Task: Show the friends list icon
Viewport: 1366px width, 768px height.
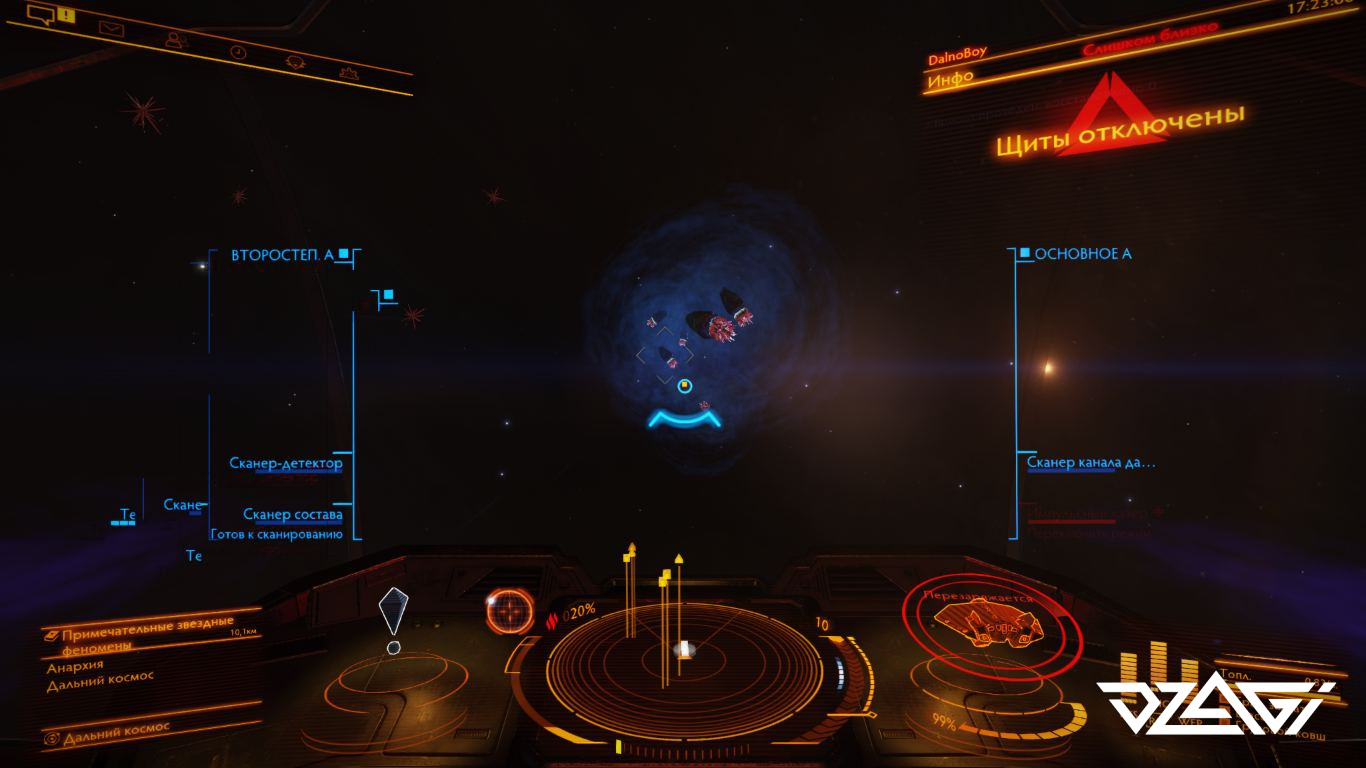Action: tap(175, 40)
